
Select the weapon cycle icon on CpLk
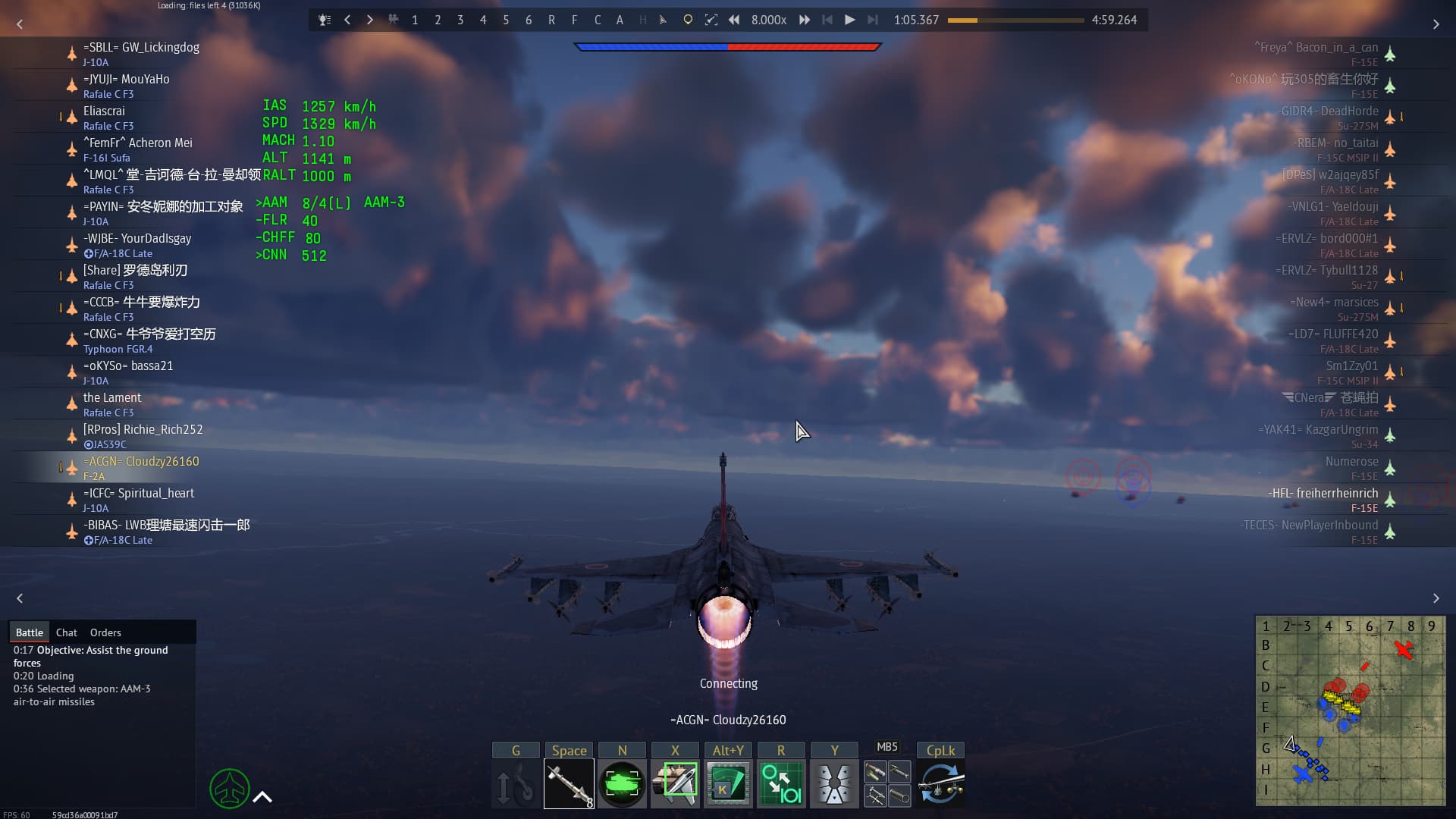[940, 783]
